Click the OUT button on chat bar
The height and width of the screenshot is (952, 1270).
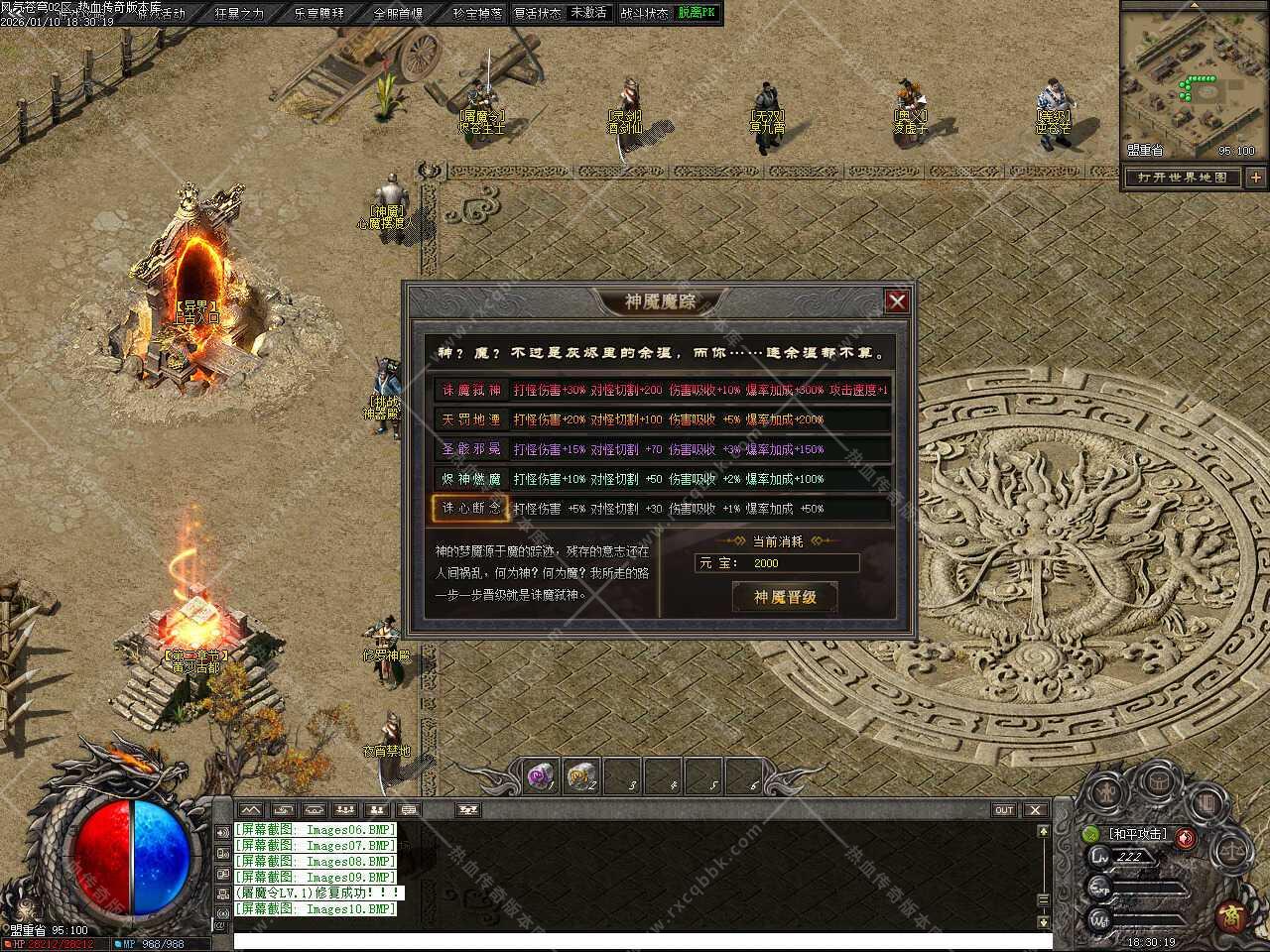click(1004, 810)
